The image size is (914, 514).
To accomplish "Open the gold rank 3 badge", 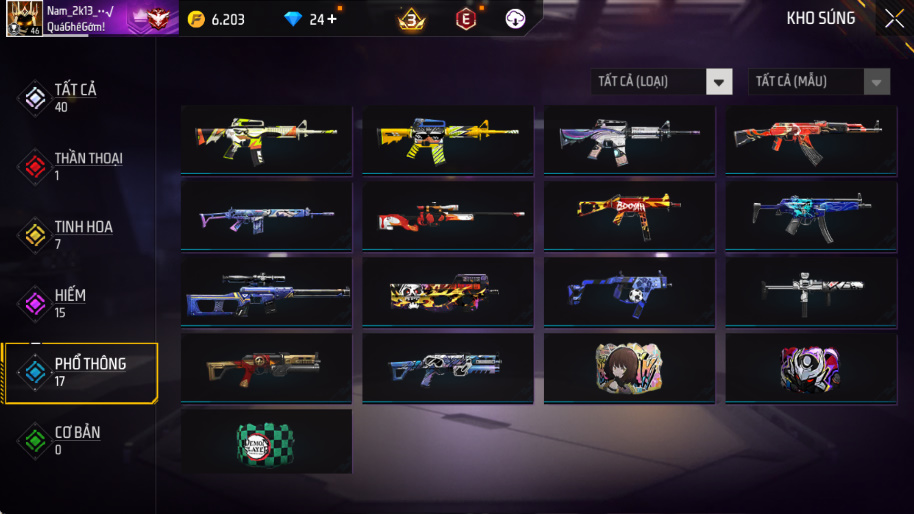I will [x=411, y=19].
